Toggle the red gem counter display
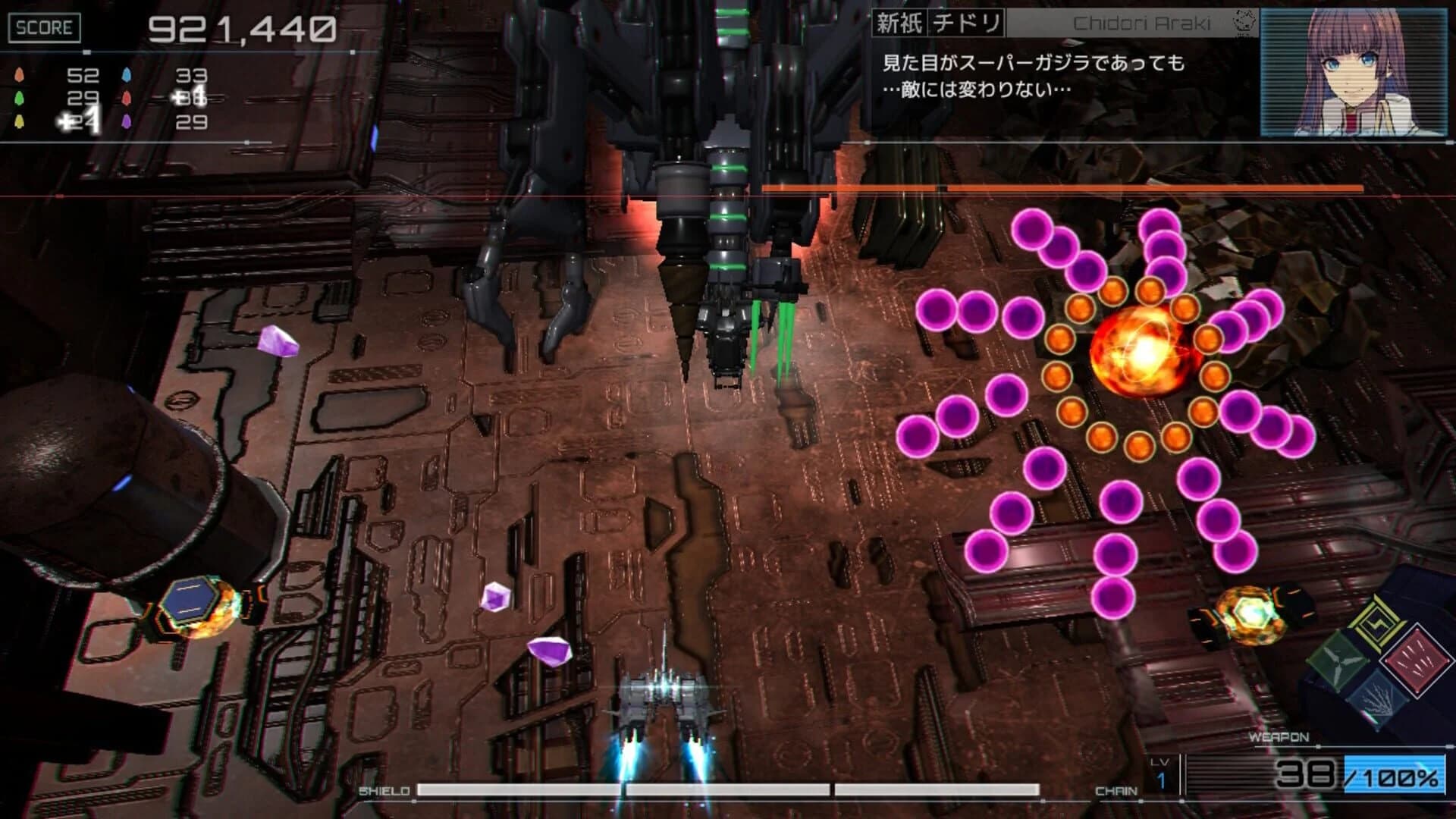1456x819 pixels. point(127,99)
